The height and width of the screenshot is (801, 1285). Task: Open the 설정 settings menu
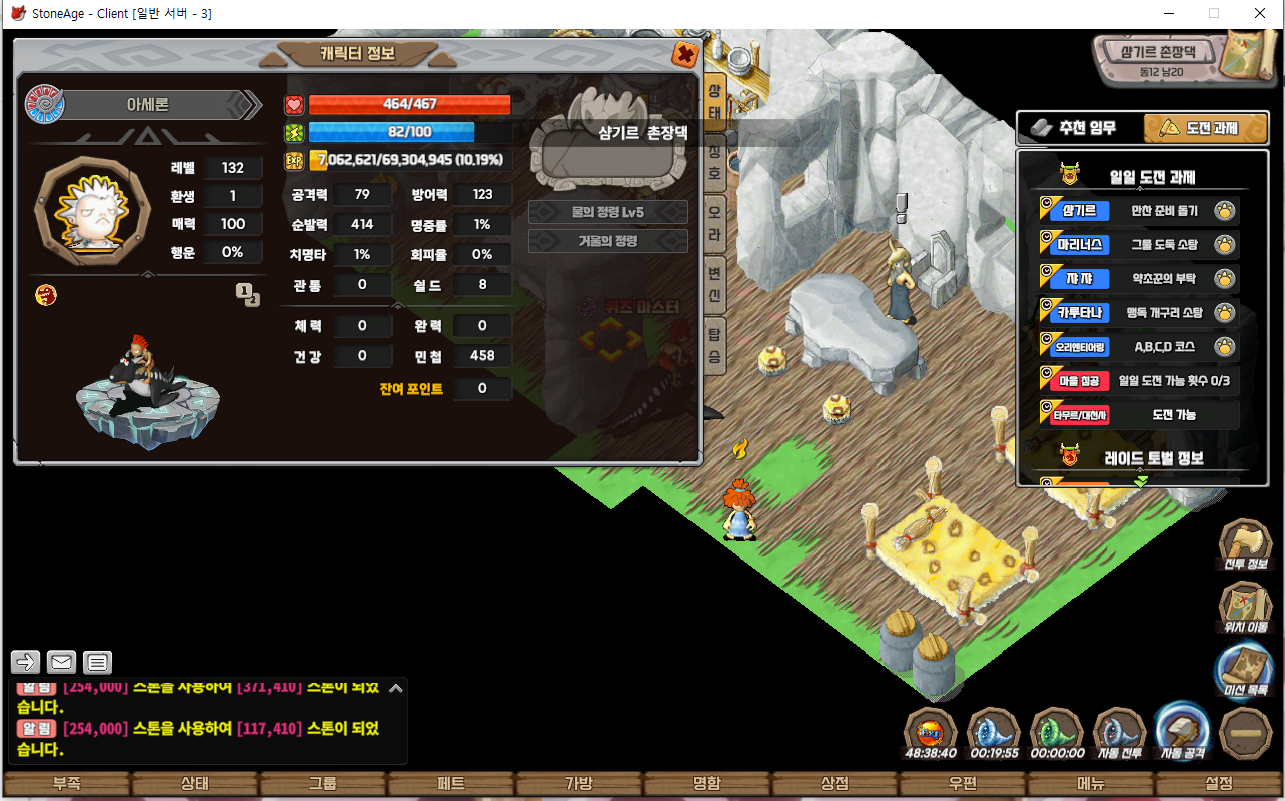pyautogui.click(x=1219, y=784)
